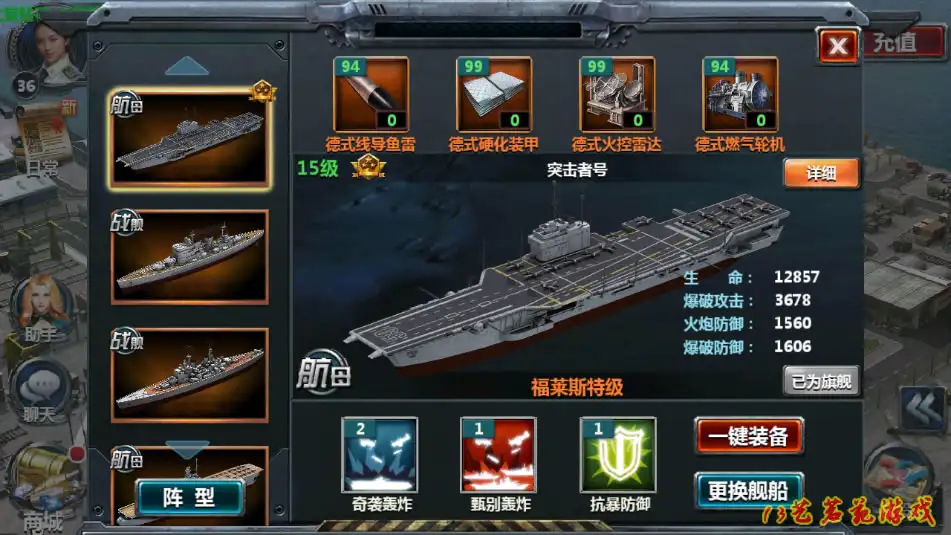Select the 德式硬化装甲 armor equipment slot
The height and width of the screenshot is (535, 951).
(494, 94)
